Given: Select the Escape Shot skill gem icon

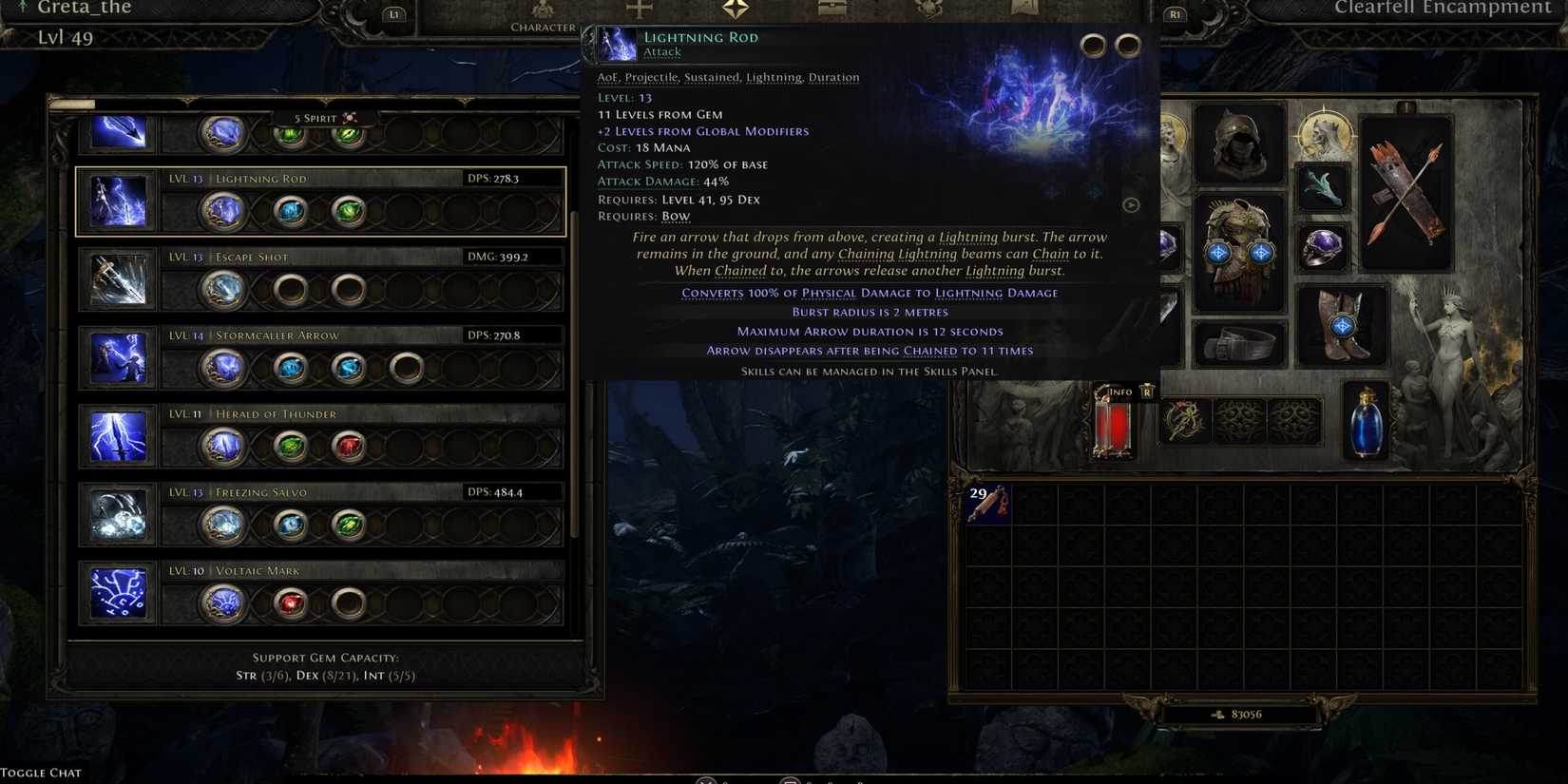Looking at the screenshot, I should coord(117,278).
